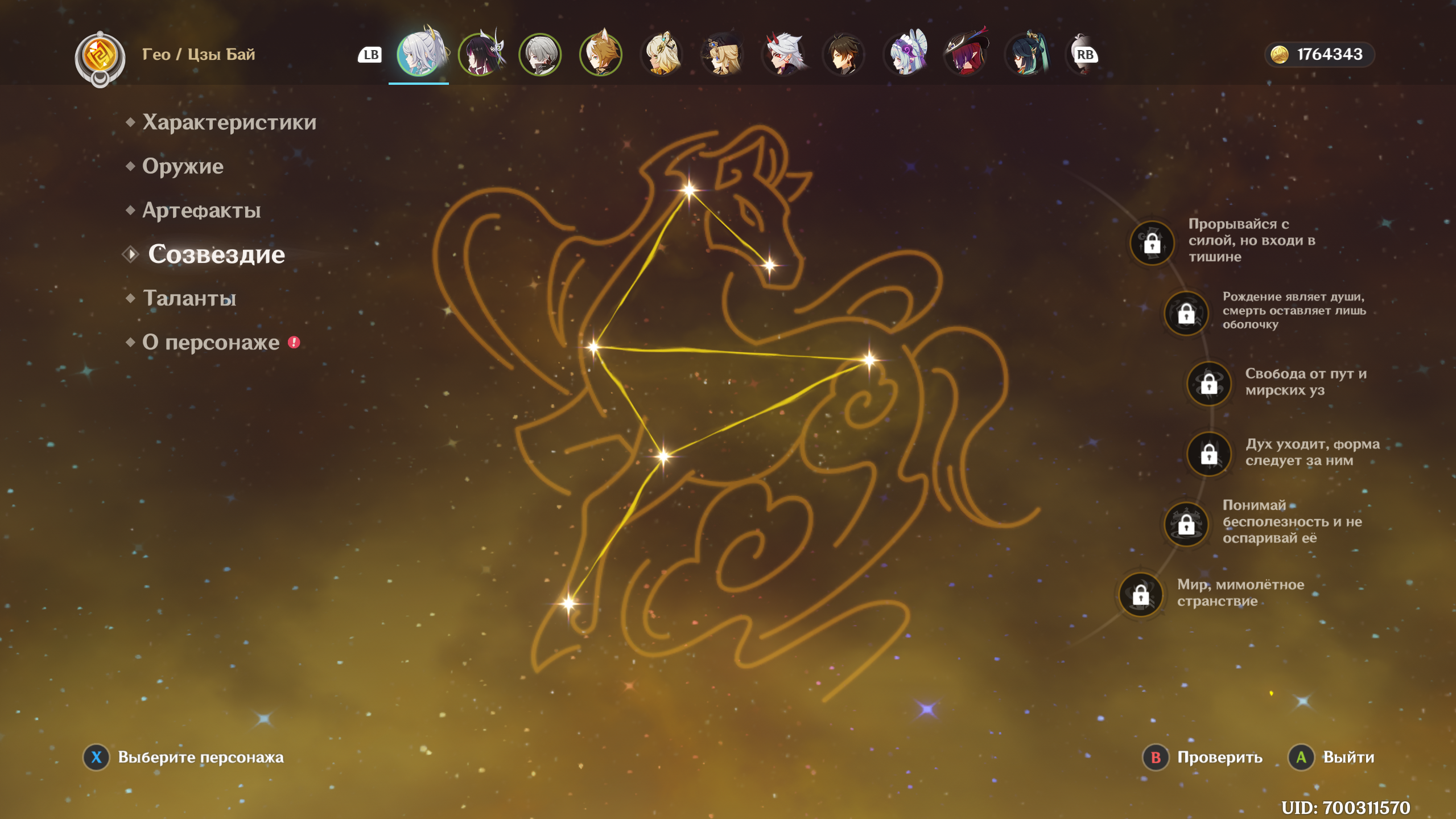
Task: Select the currently highlighted silver-haired Цзы Бай portrait
Action: 419,55
